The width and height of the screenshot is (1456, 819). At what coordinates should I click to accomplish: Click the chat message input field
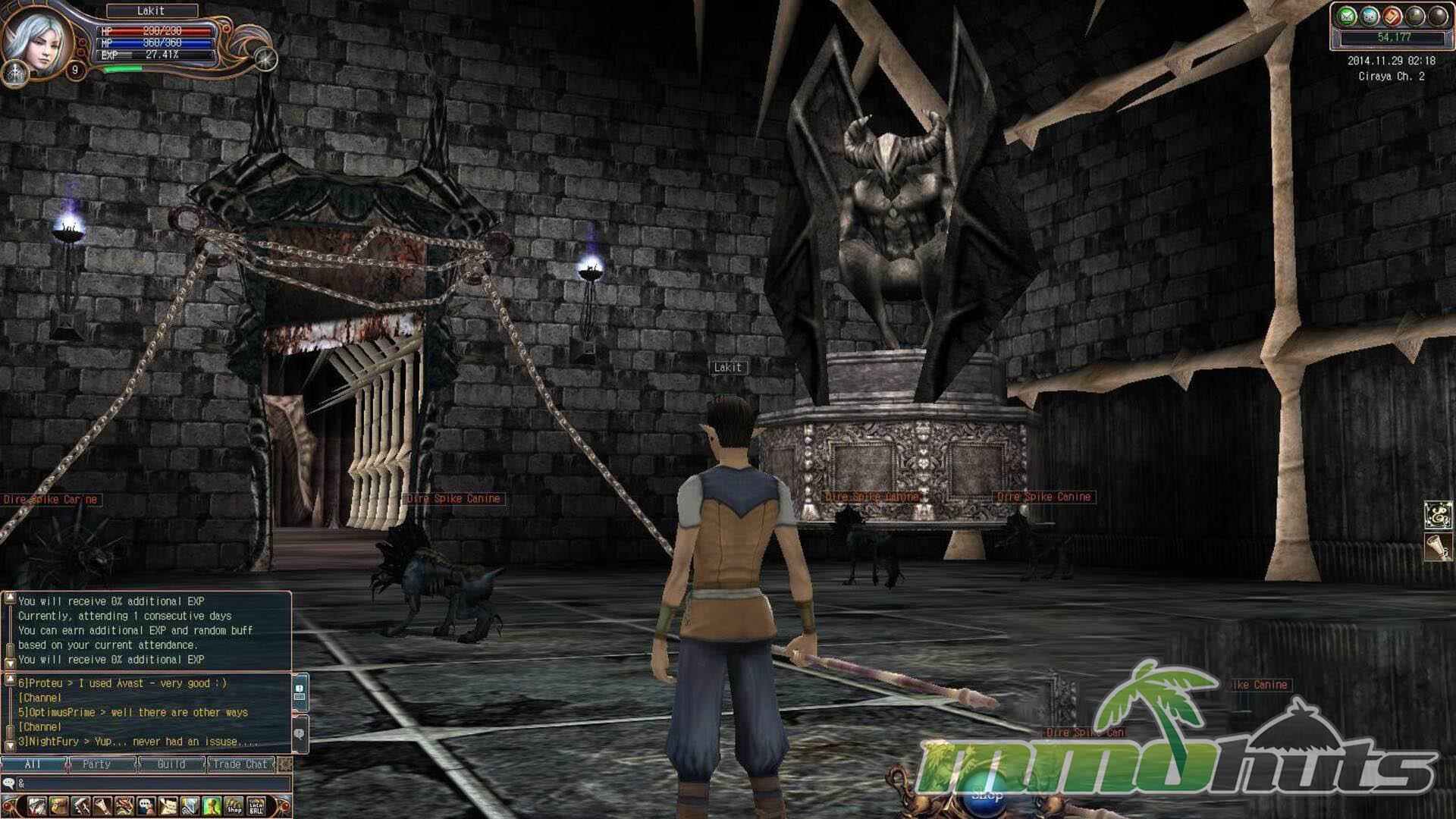pyautogui.click(x=152, y=783)
